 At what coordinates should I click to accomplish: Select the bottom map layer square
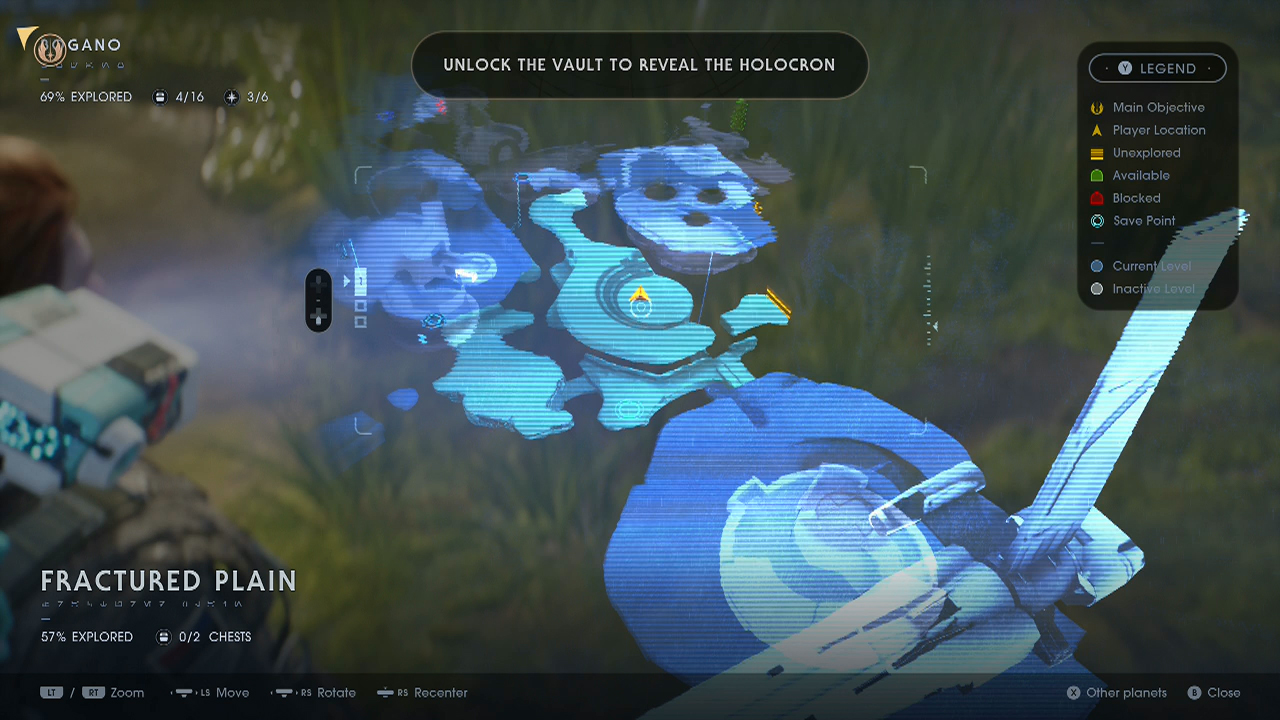tap(360, 321)
